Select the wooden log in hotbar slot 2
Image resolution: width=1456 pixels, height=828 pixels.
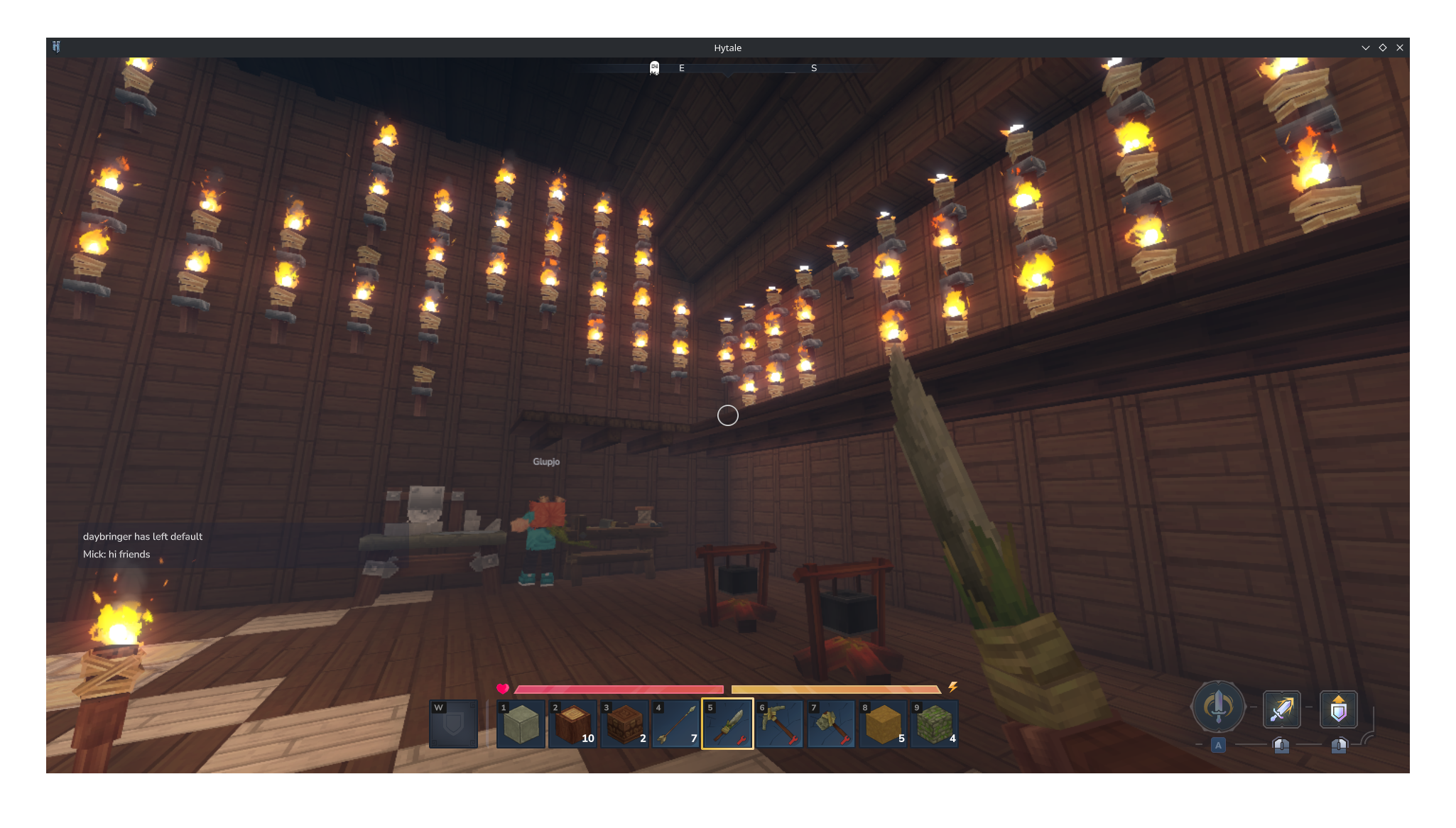(x=572, y=724)
